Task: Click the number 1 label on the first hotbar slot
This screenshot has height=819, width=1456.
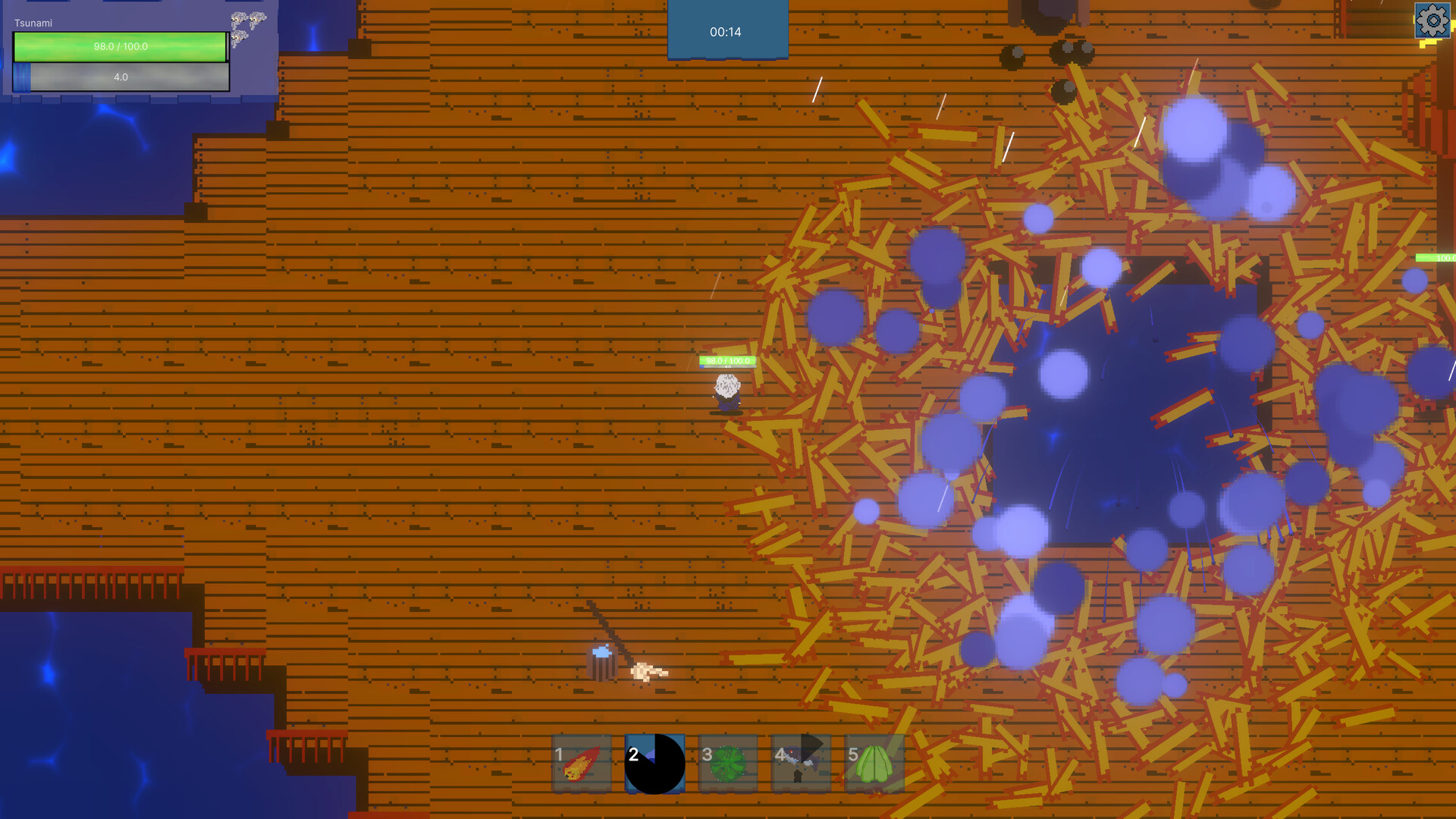Action: [560, 755]
